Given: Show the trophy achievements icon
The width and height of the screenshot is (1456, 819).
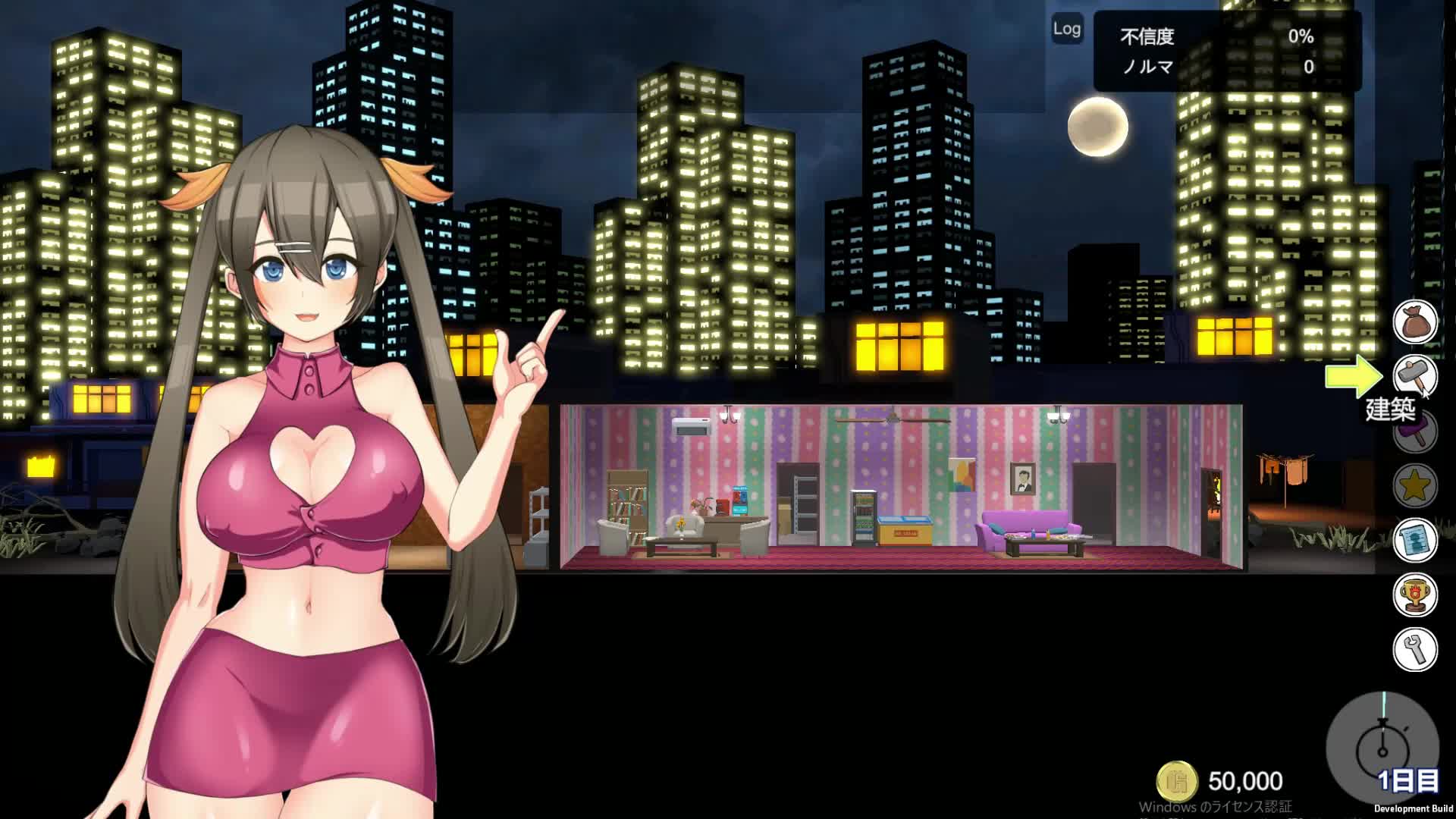Looking at the screenshot, I should coord(1415,595).
